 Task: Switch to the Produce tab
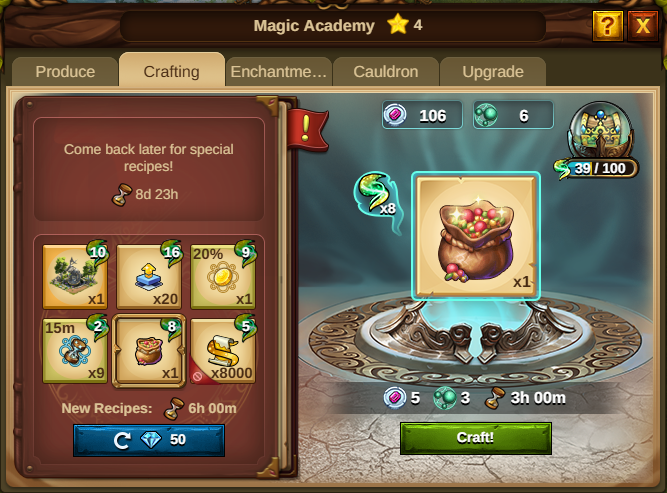[x=65, y=72]
